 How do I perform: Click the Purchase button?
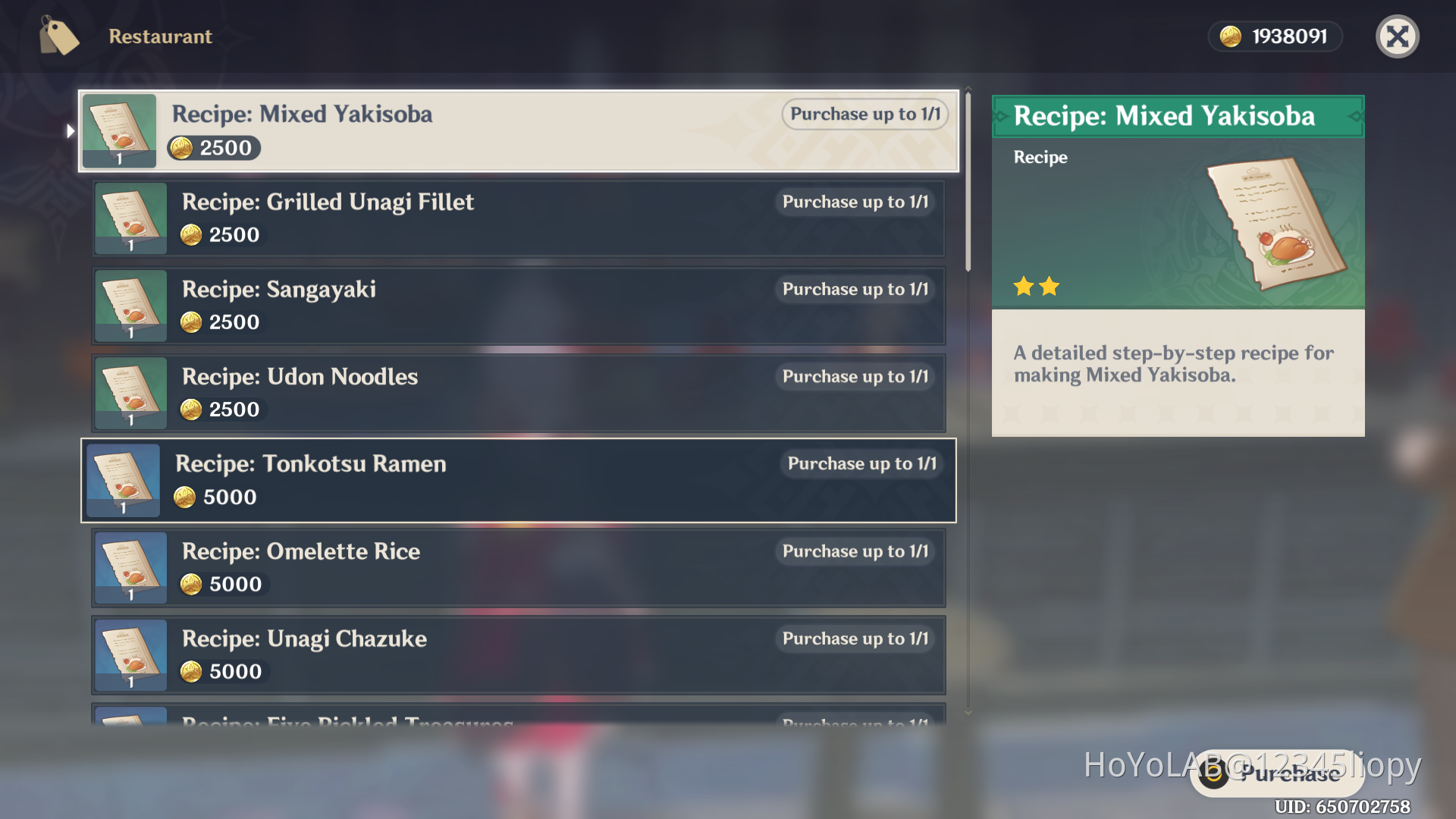pos(1274,773)
